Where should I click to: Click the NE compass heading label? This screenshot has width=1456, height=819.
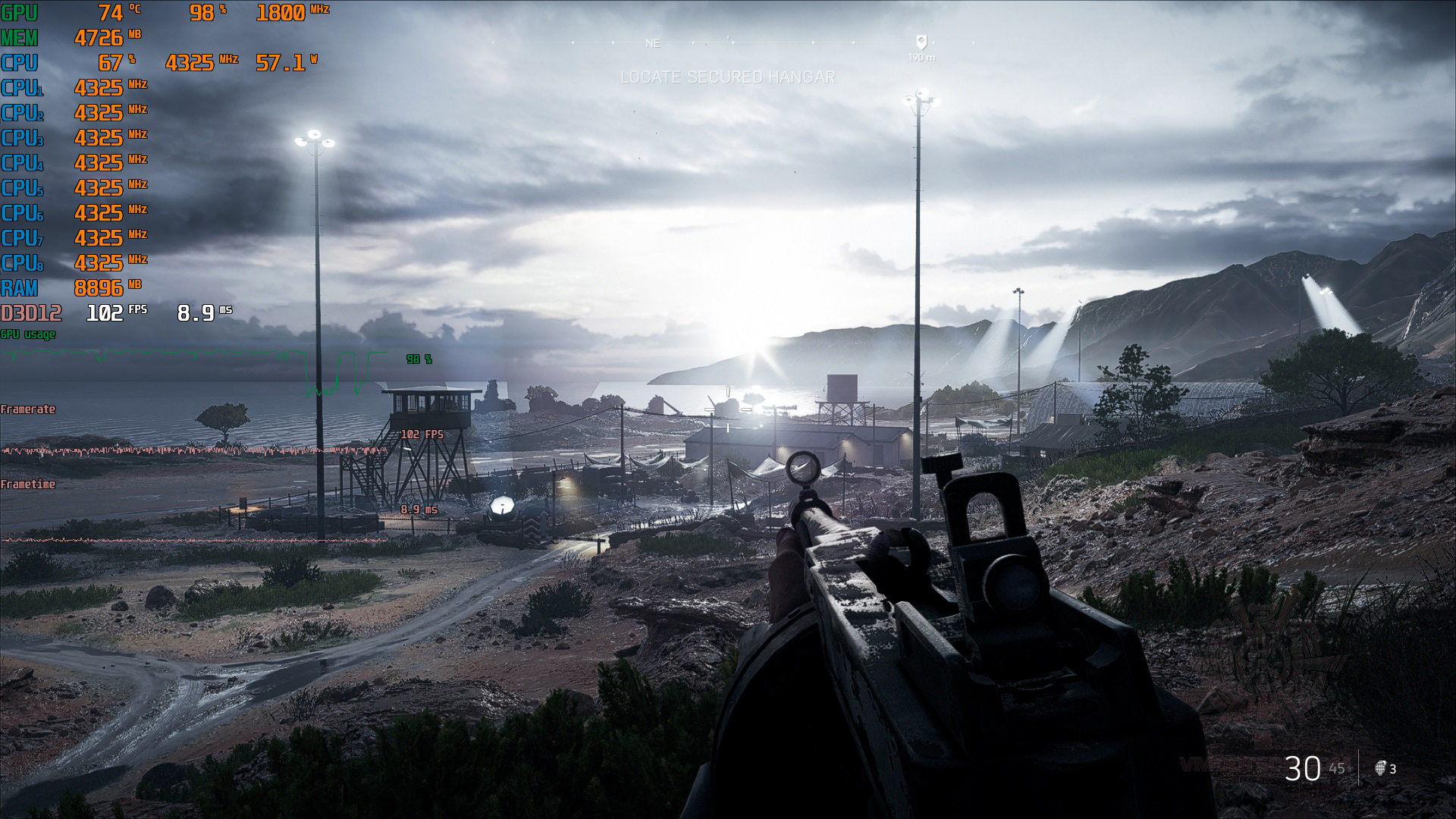(652, 43)
